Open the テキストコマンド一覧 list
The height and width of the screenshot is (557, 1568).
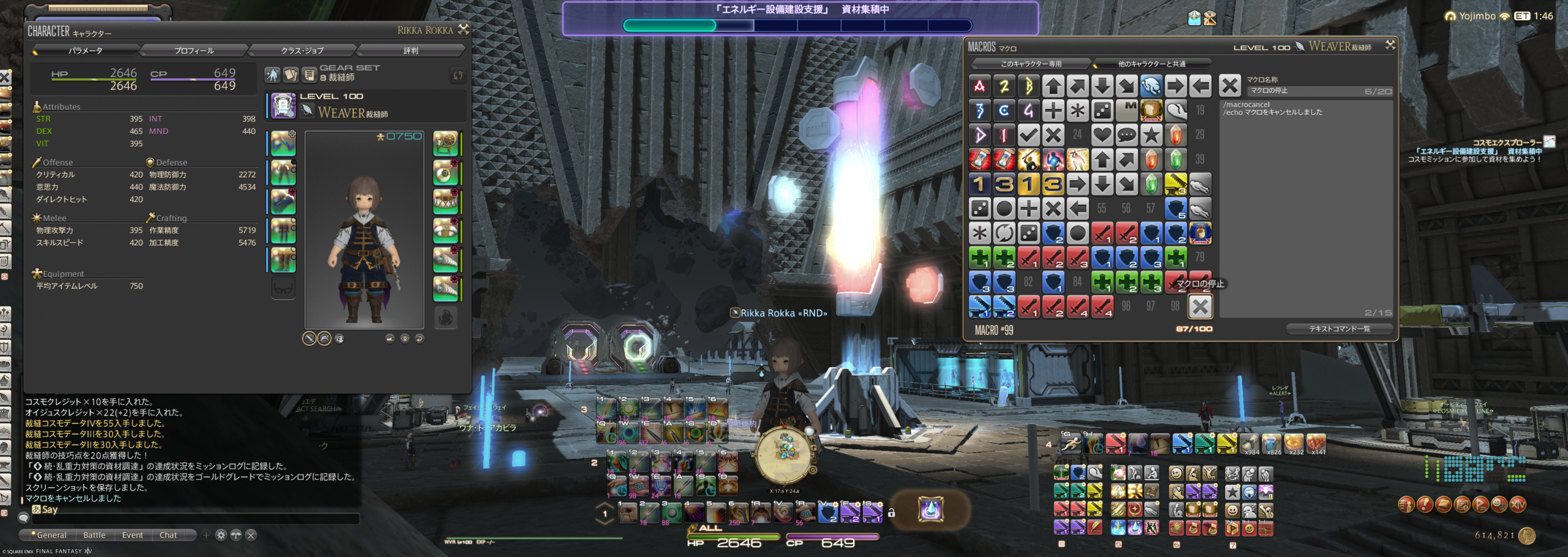tap(1339, 329)
